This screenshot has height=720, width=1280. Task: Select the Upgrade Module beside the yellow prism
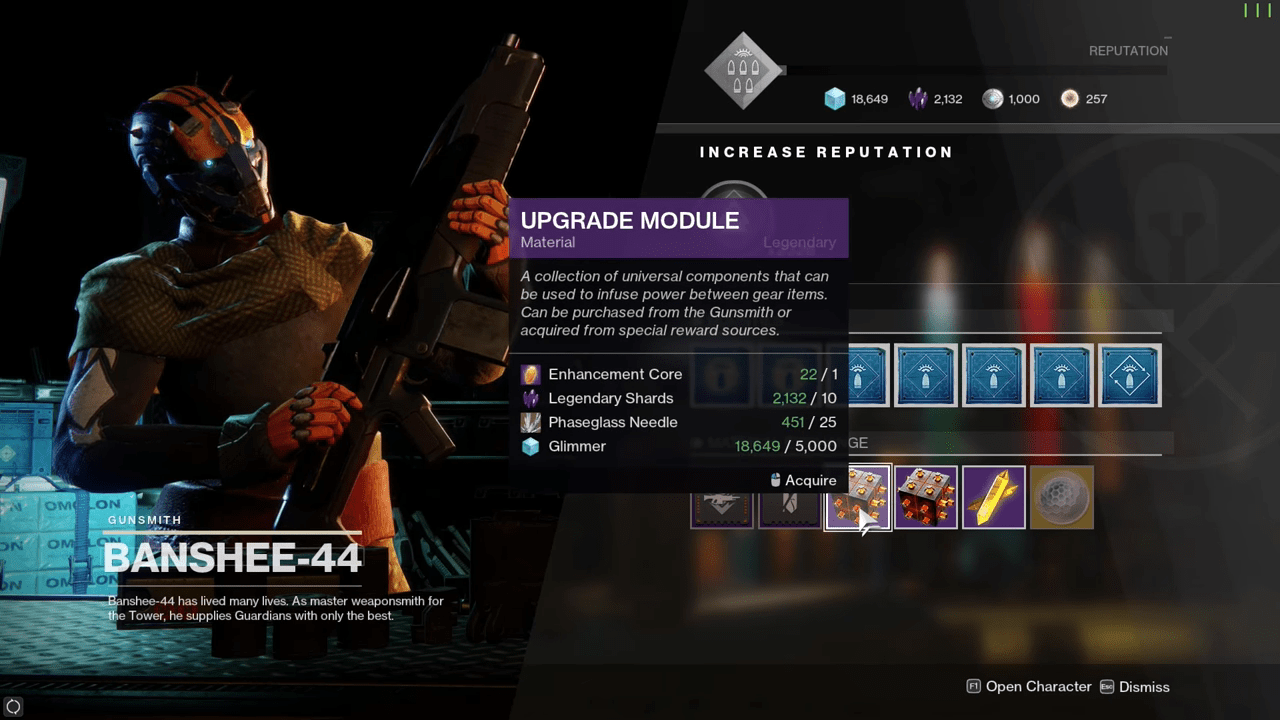(x=926, y=497)
